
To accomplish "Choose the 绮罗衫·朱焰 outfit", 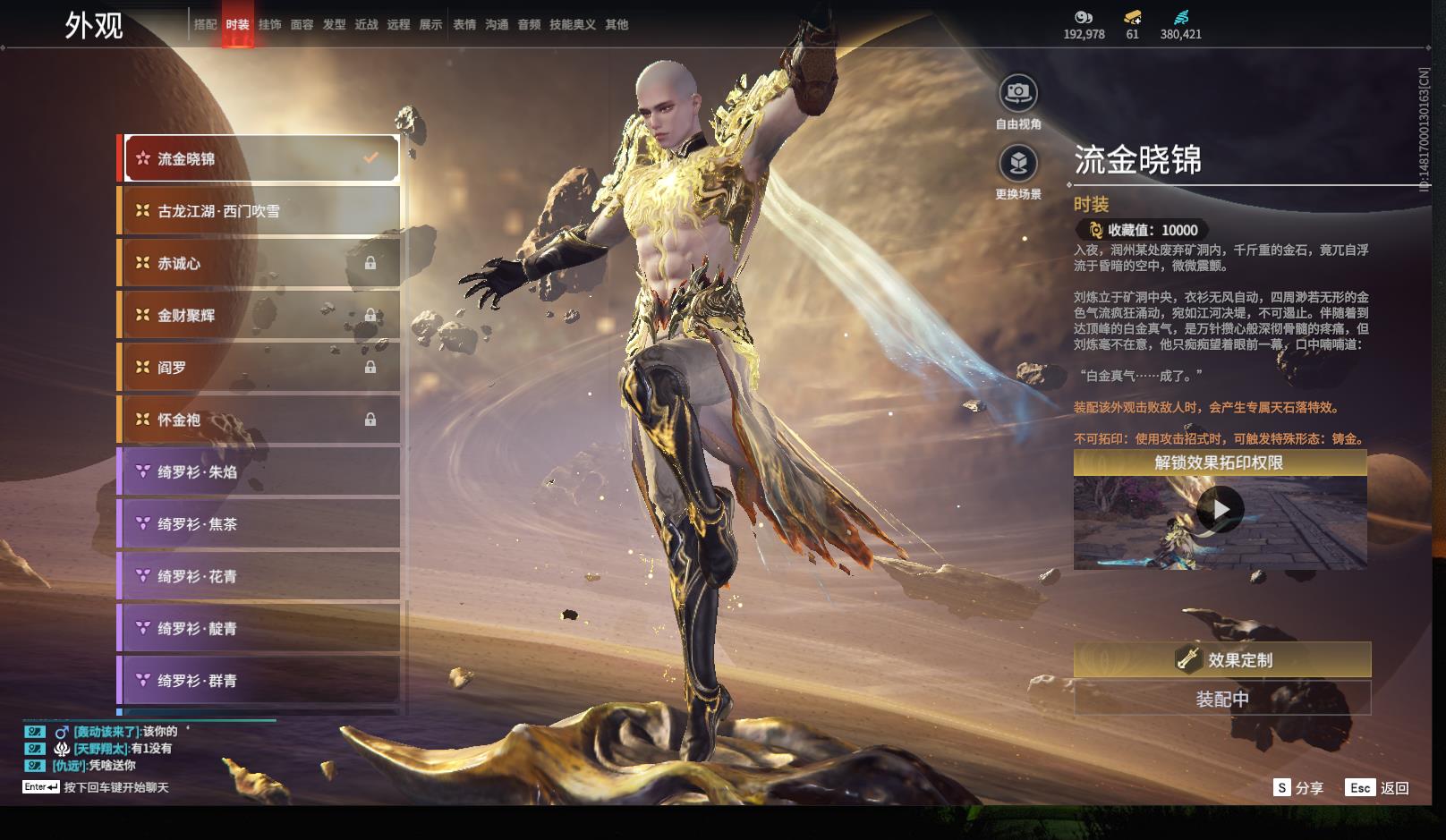I will point(259,471).
